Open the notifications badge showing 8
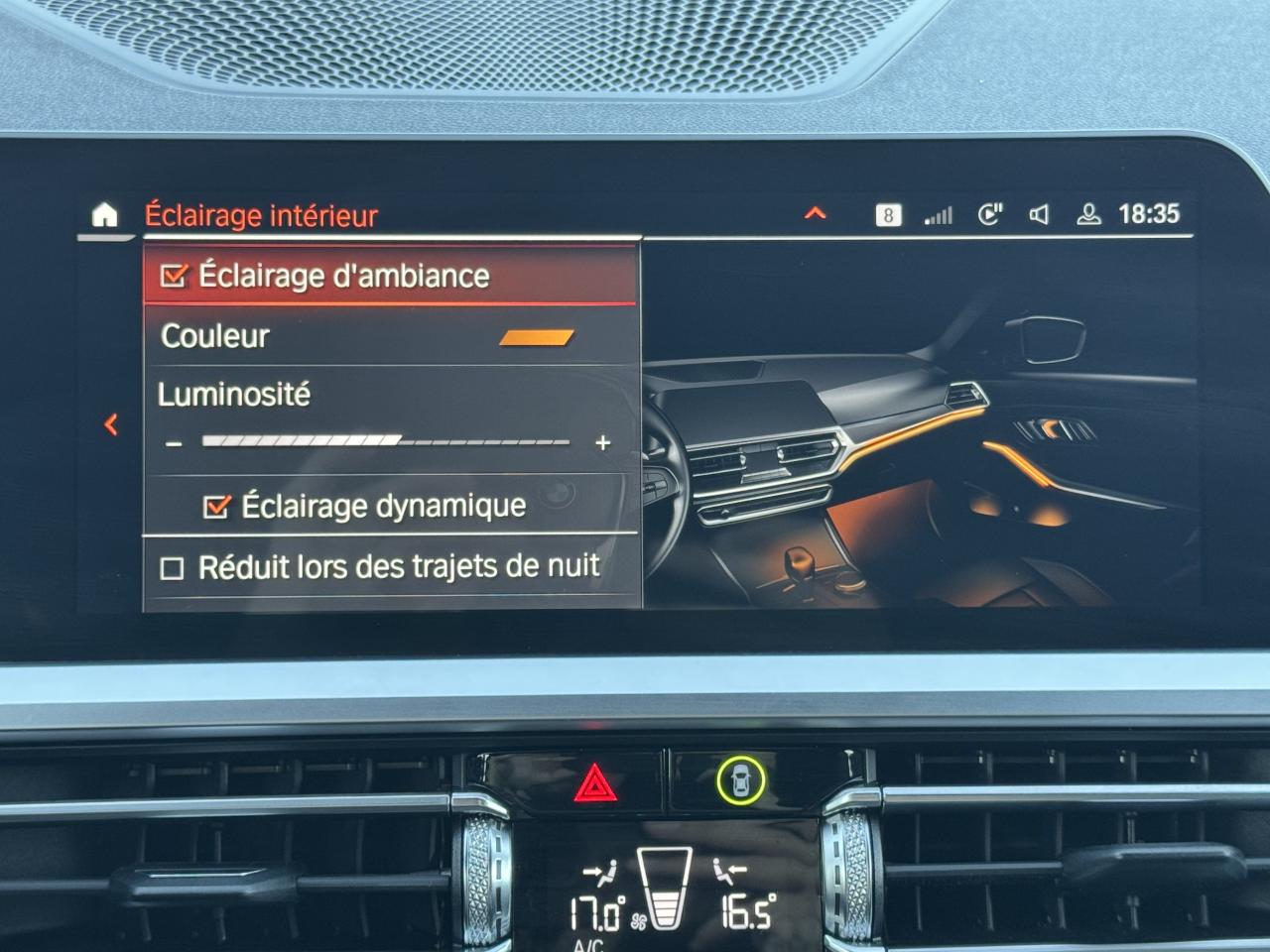1270x952 pixels. pos(888,214)
